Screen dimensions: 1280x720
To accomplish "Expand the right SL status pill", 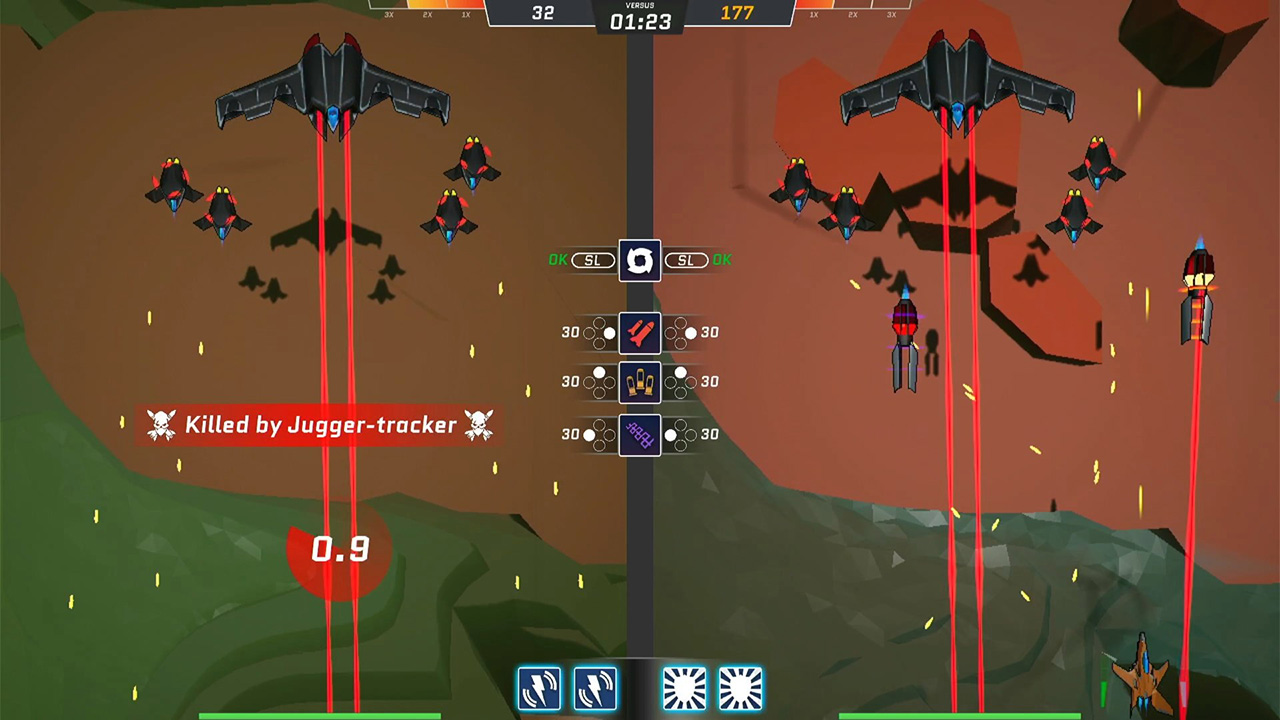I will (x=686, y=260).
